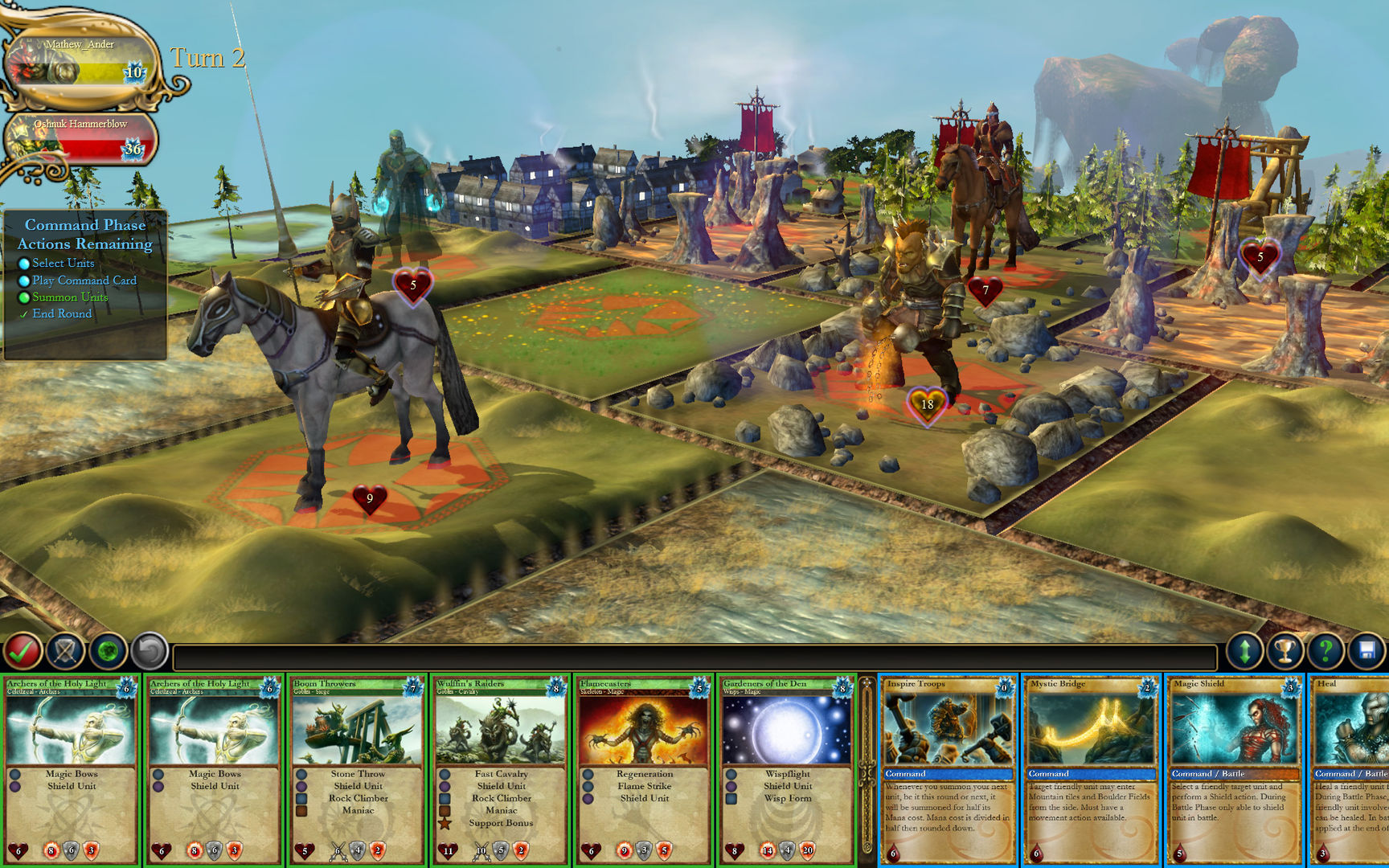Click End Round in Command Phase panel
This screenshot has height=868, width=1389.
point(62,313)
